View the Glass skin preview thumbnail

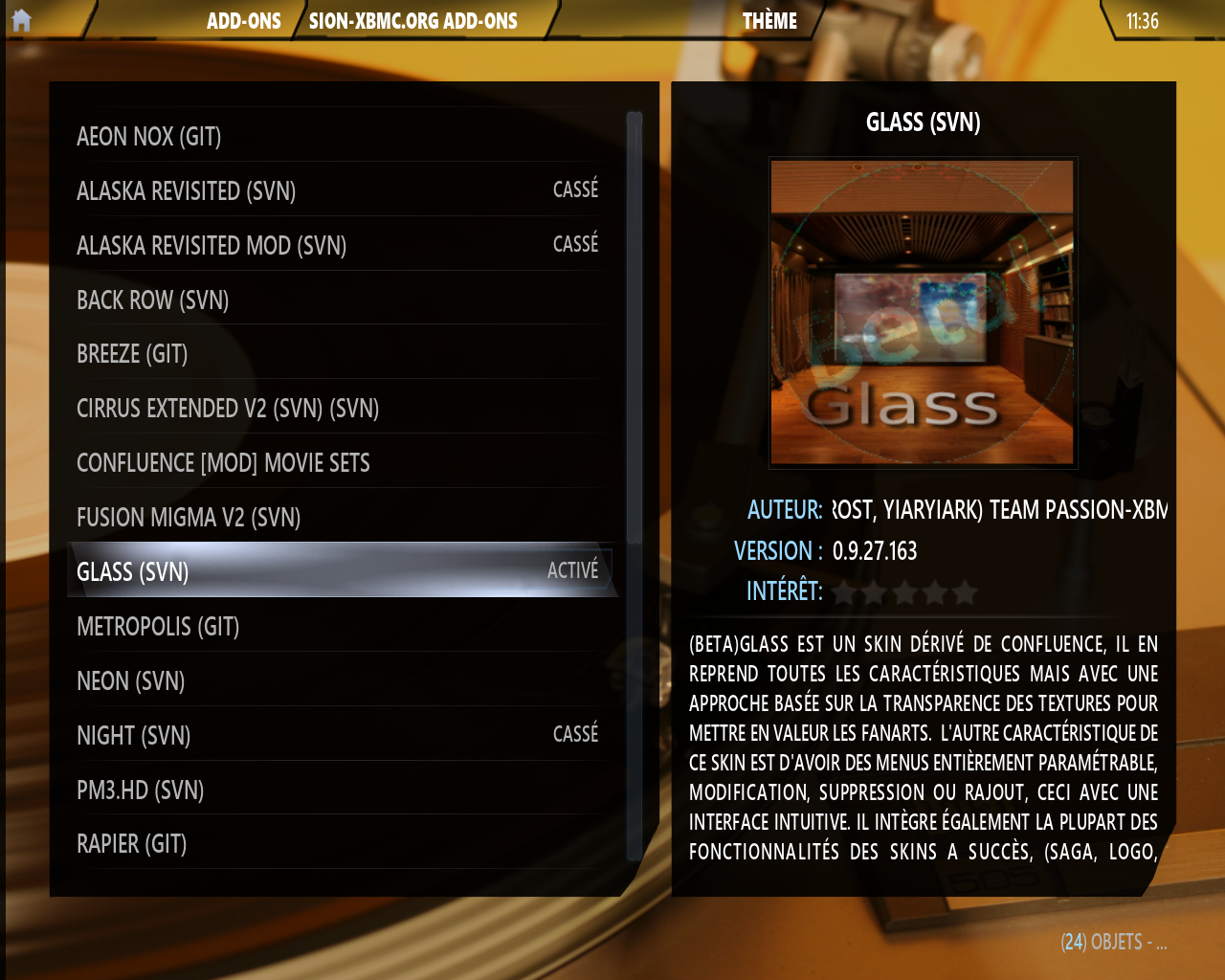point(923,312)
